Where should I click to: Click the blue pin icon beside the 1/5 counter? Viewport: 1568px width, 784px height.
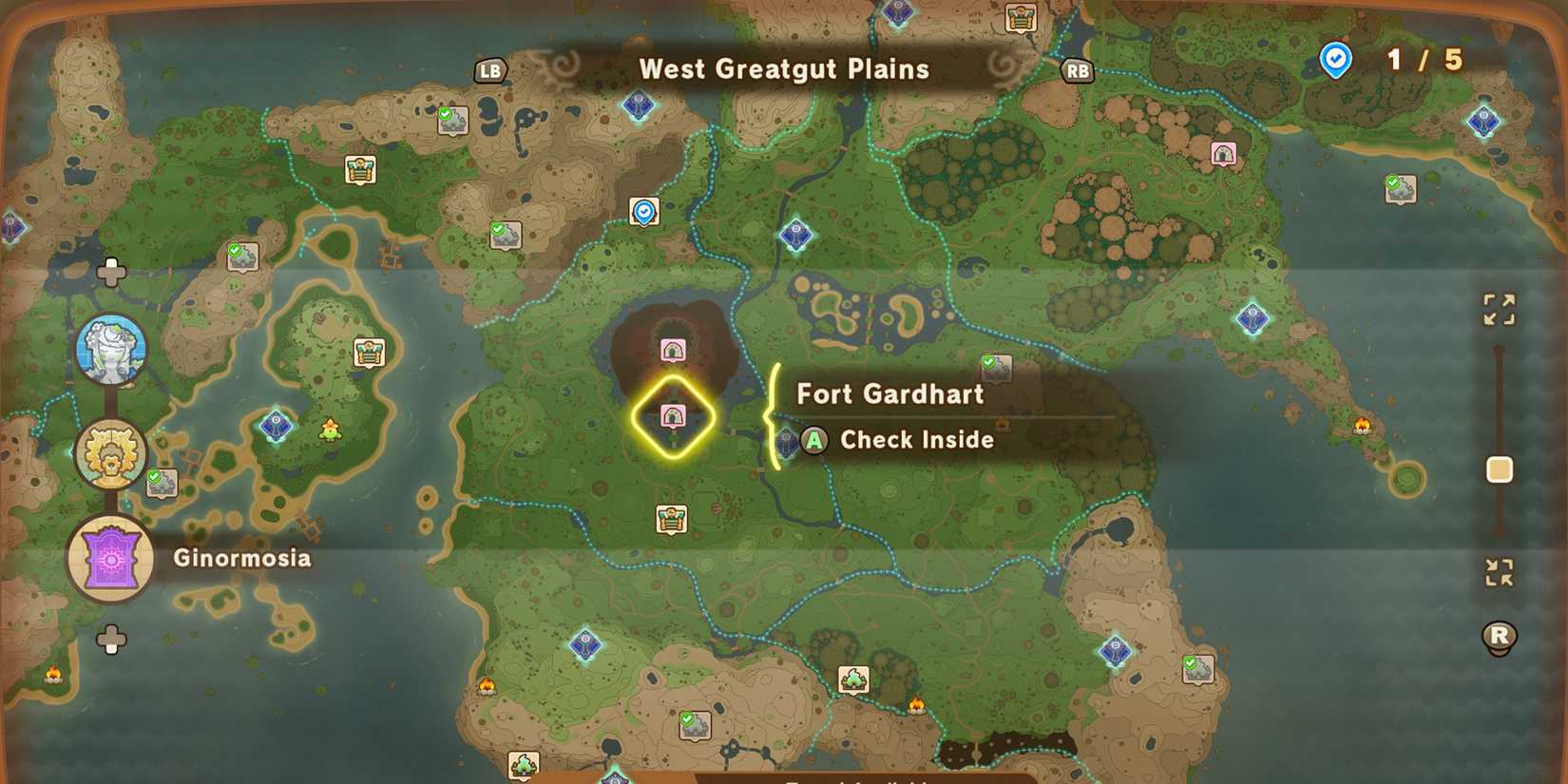tap(1335, 59)
